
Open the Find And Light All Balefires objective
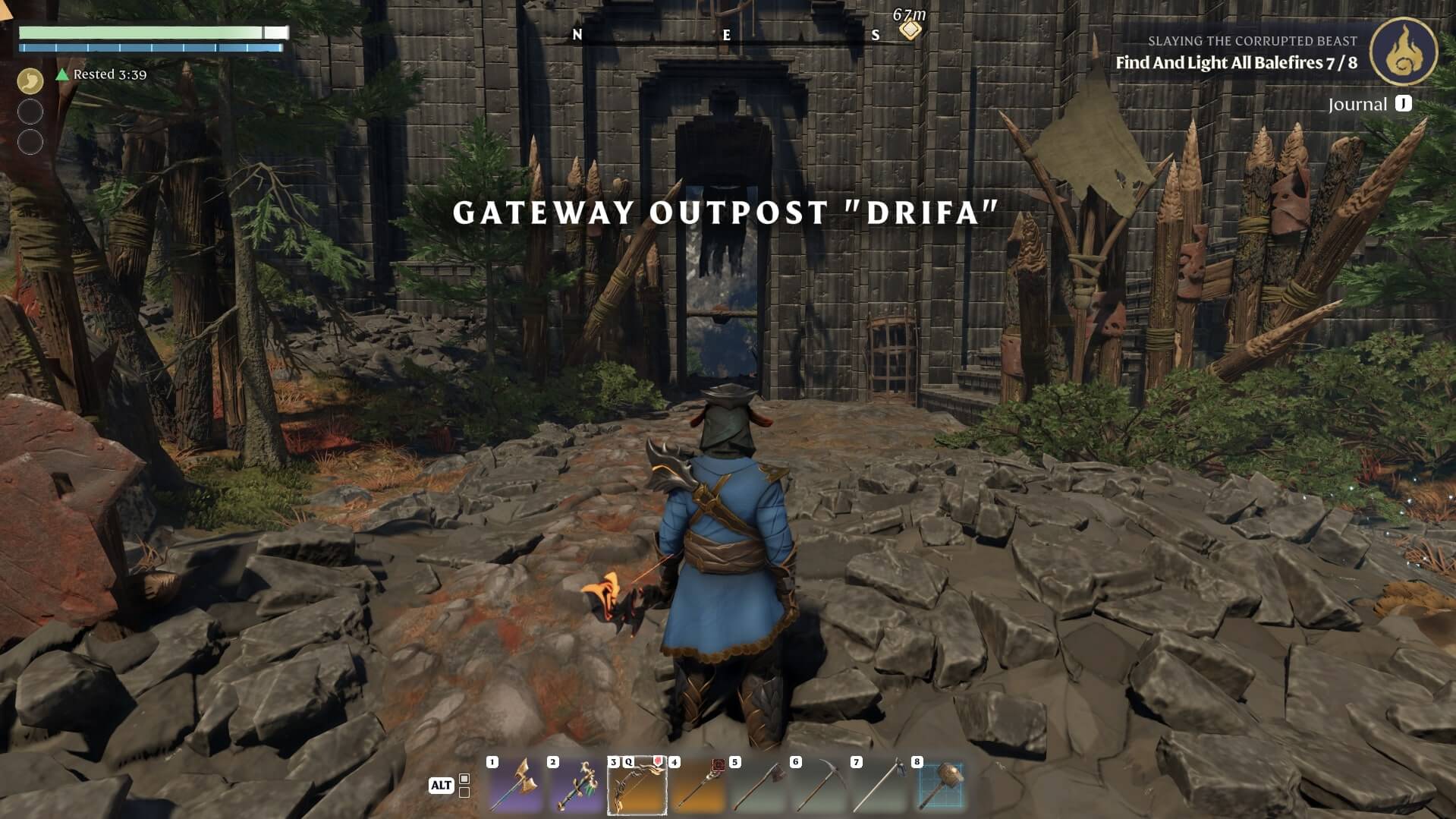click(x=1236, y=63)
